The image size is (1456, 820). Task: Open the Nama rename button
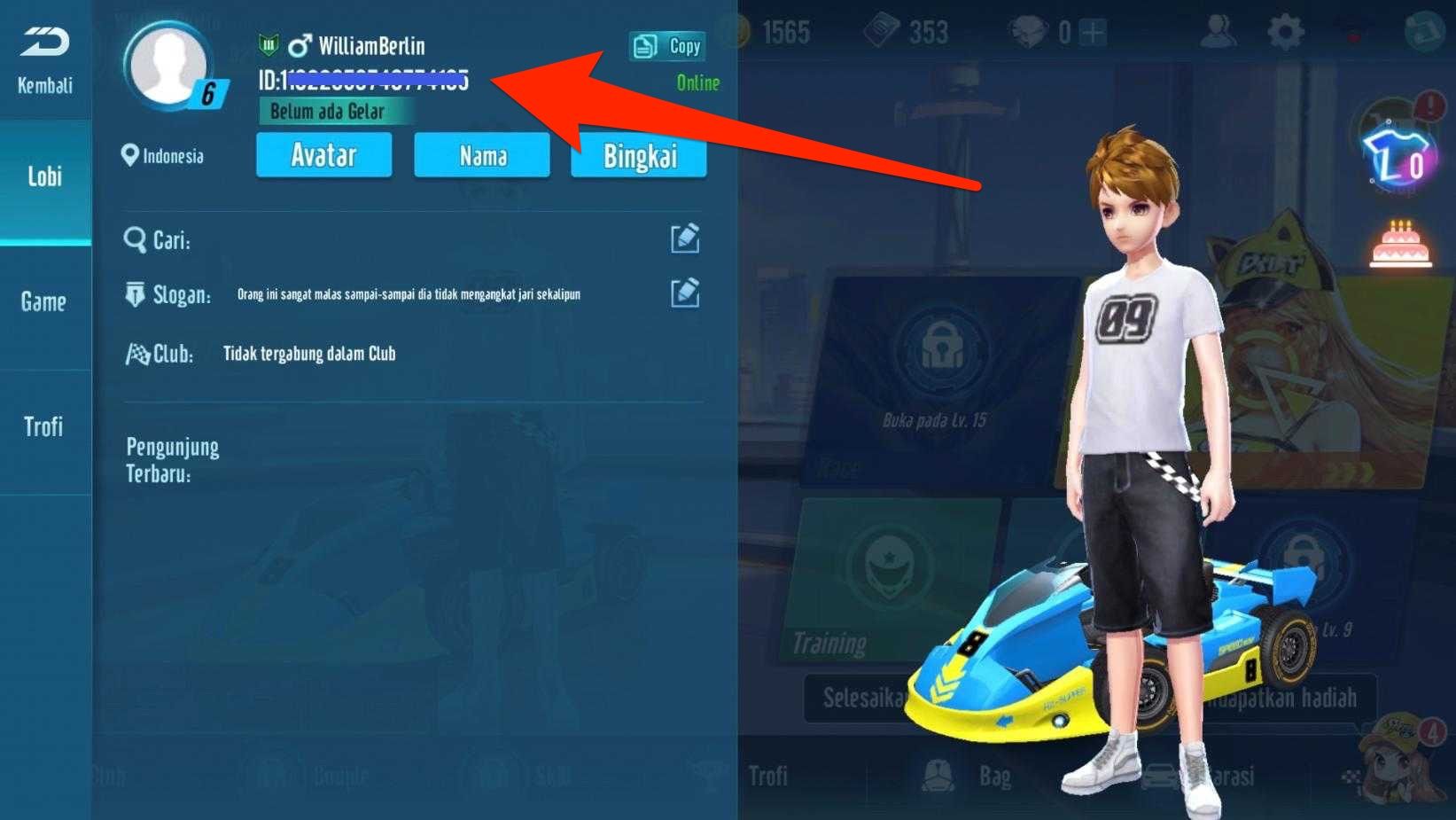(x=482, y=156)
